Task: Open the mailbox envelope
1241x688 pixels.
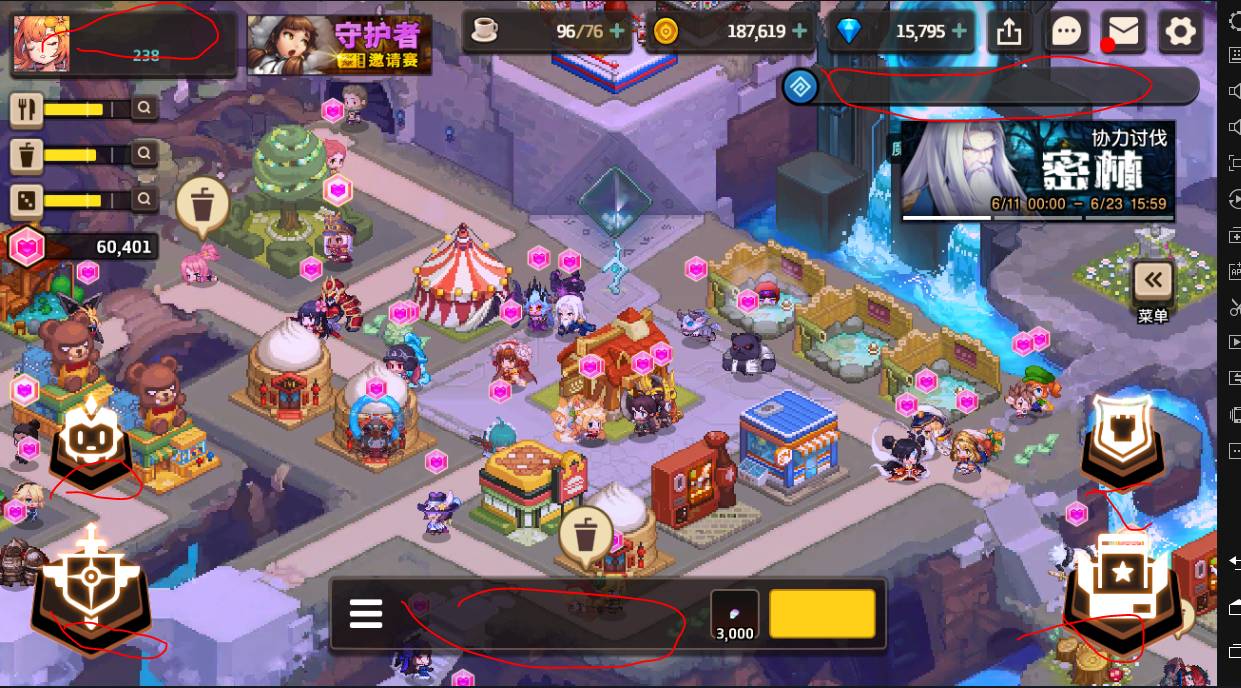Action: (1124, 32)
